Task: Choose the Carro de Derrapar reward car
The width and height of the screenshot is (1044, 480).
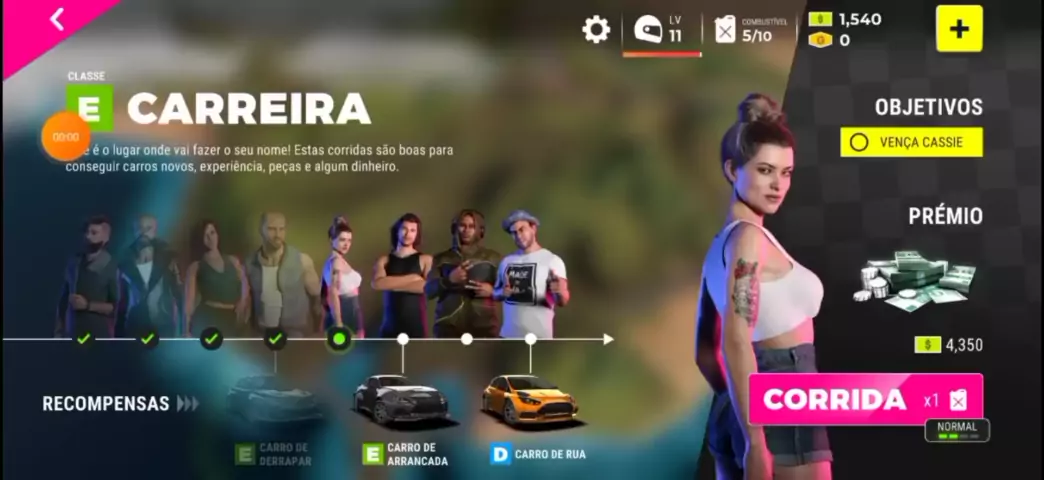Action: 275,399
